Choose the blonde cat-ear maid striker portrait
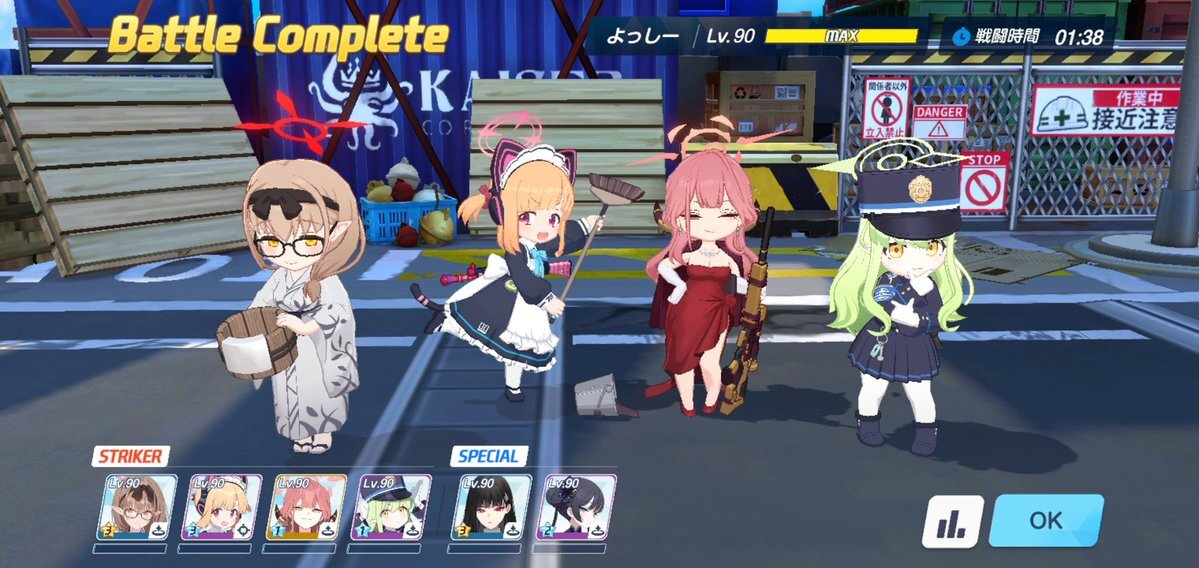Image resolution: width=1199 pixels, height=568 pixels. pyautogui.click(x=221, y=507)
